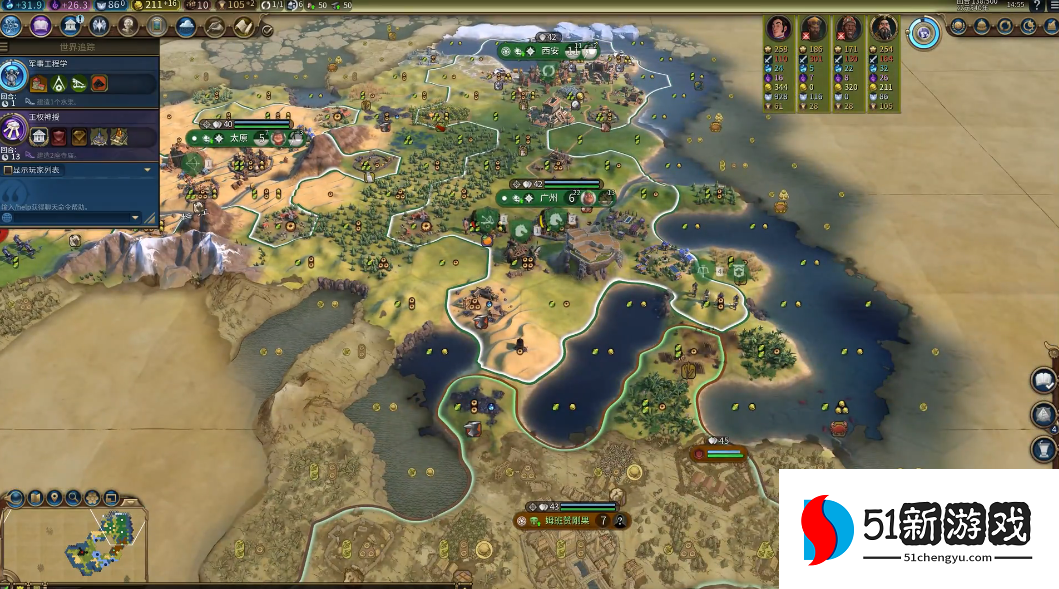
Task: Open the government screen icon
Action: (x=71, y=26)
